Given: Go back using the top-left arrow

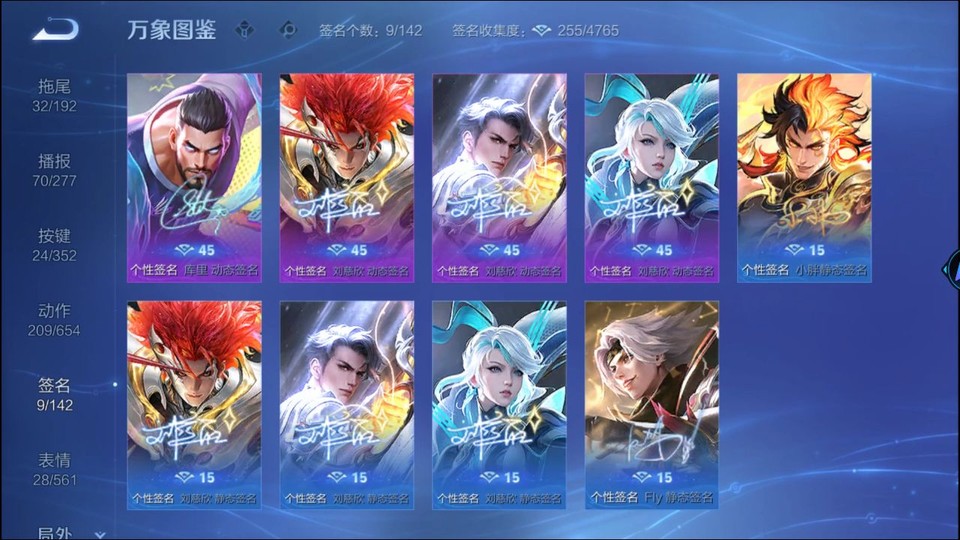Looking at the screenshot, I should pyautogui.click(x=54, y=29).
